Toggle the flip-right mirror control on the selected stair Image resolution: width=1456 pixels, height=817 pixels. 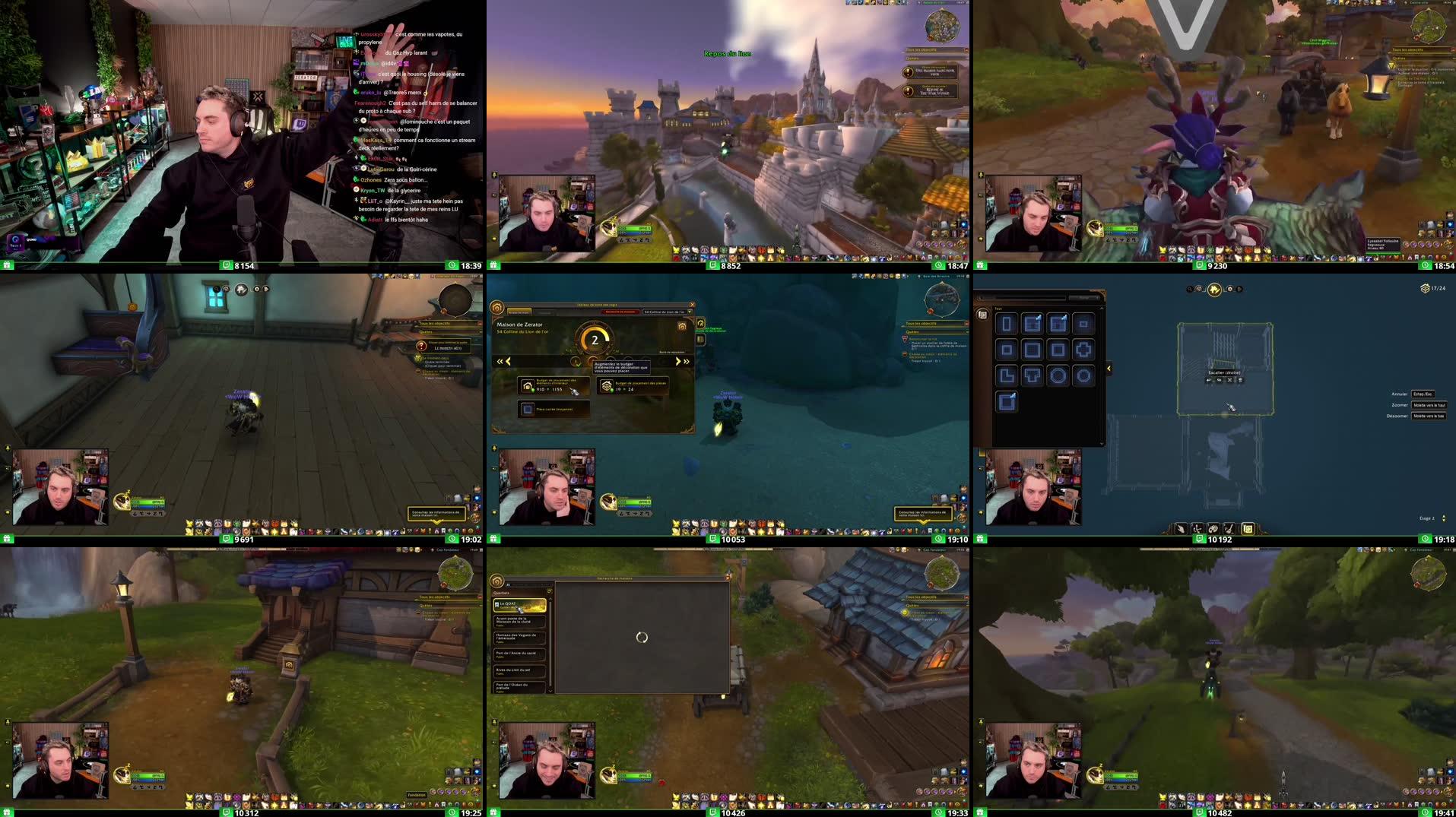[1218, 380]
